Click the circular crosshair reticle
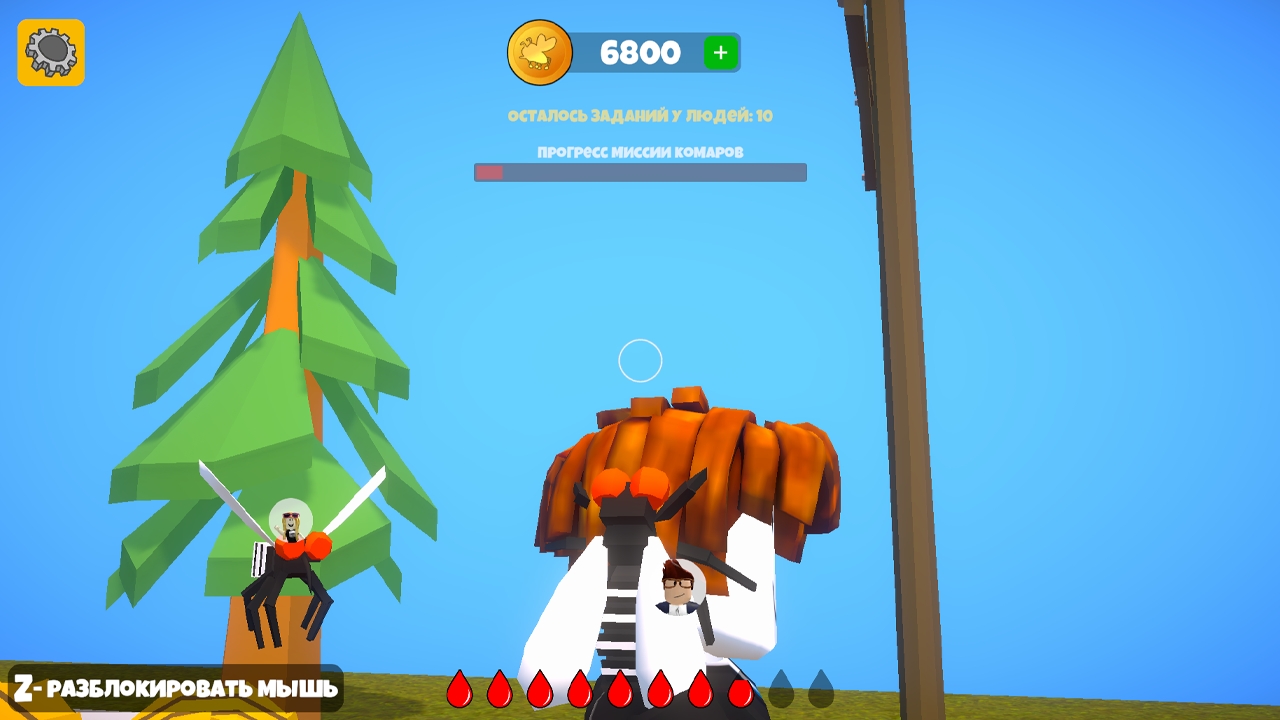 (638, 360)
